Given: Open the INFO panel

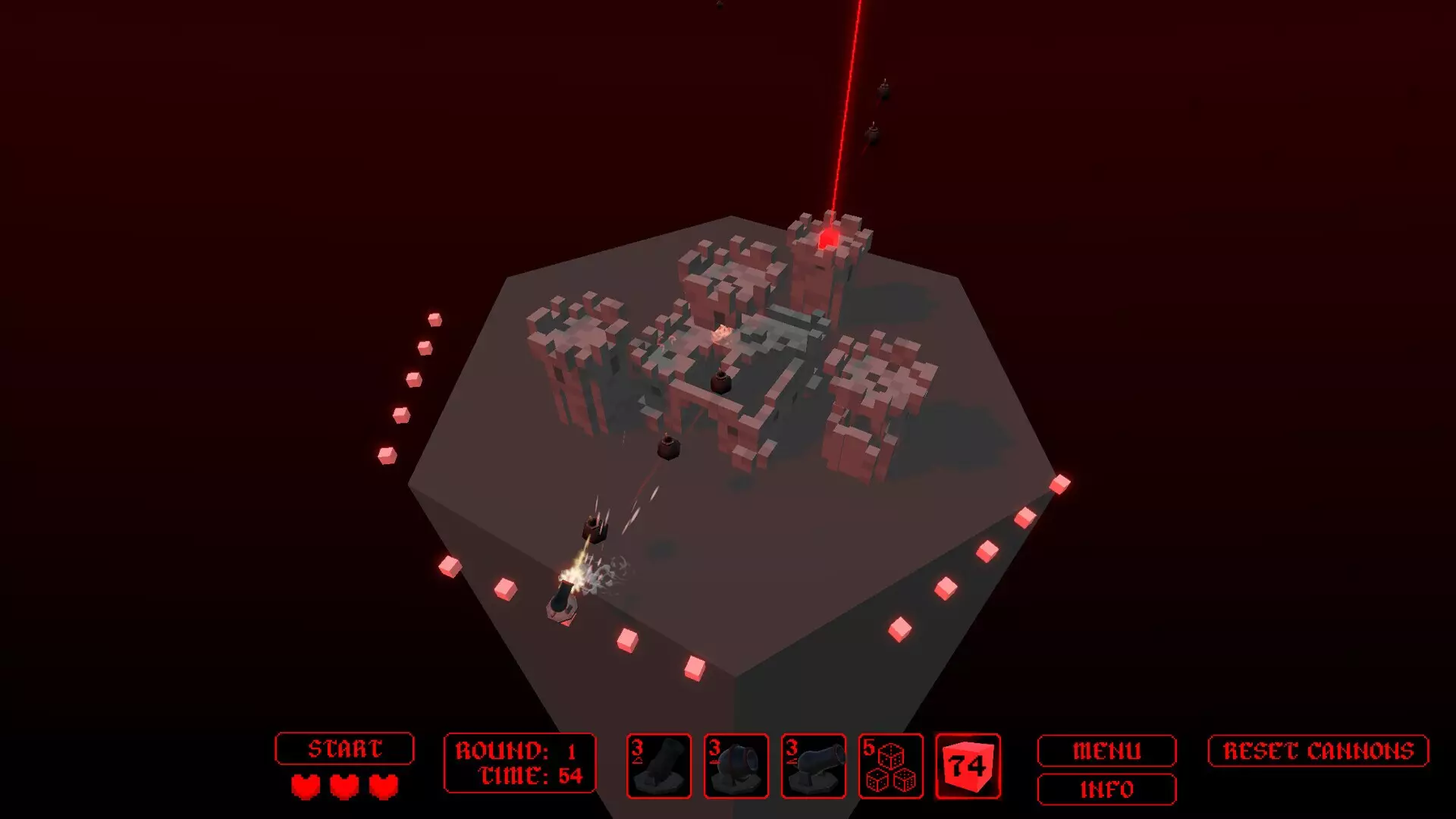Looking at the screenshot, I should point(1106,790).
